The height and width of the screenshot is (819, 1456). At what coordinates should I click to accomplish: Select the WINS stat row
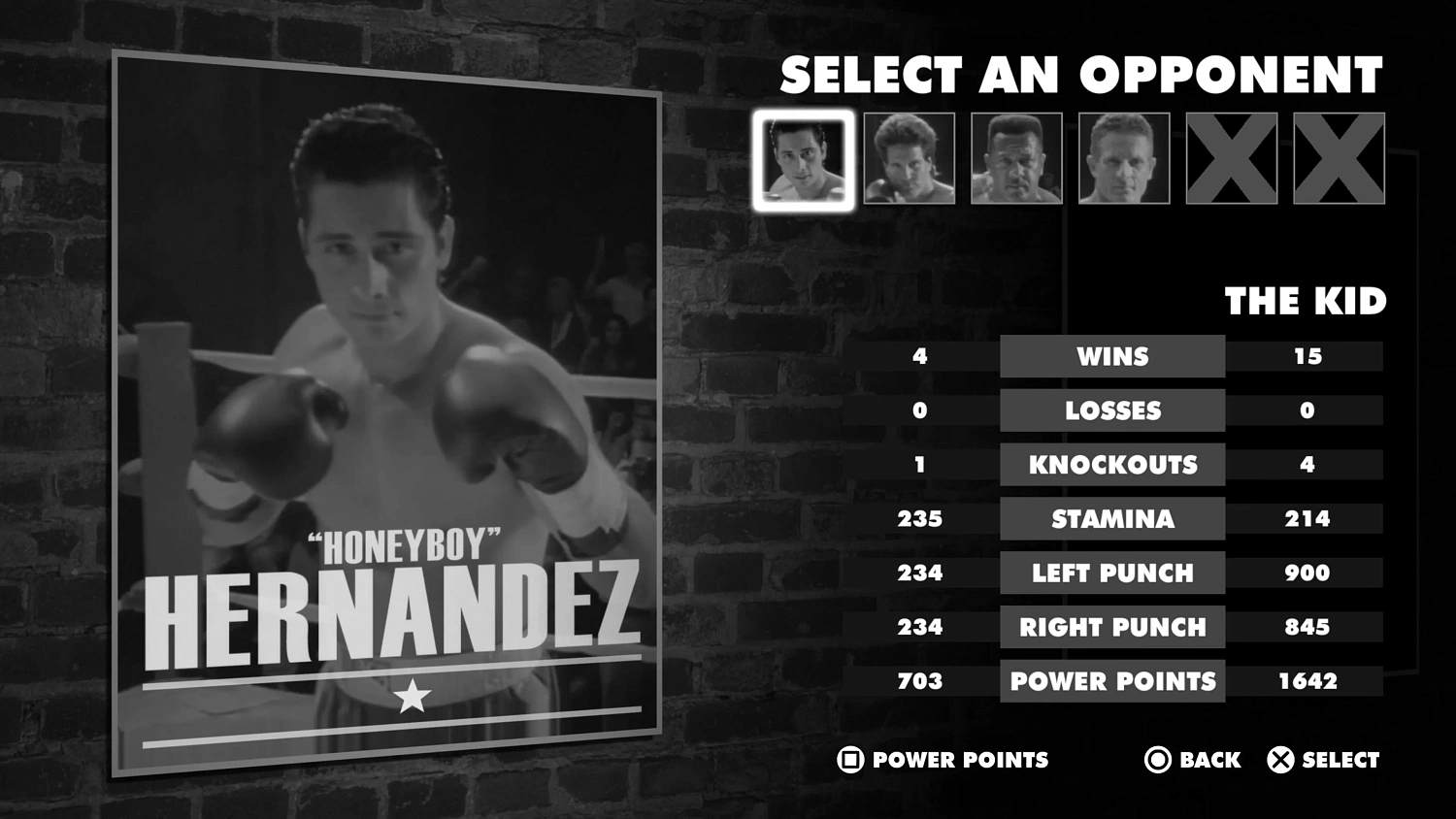(x=1112, y=356)
